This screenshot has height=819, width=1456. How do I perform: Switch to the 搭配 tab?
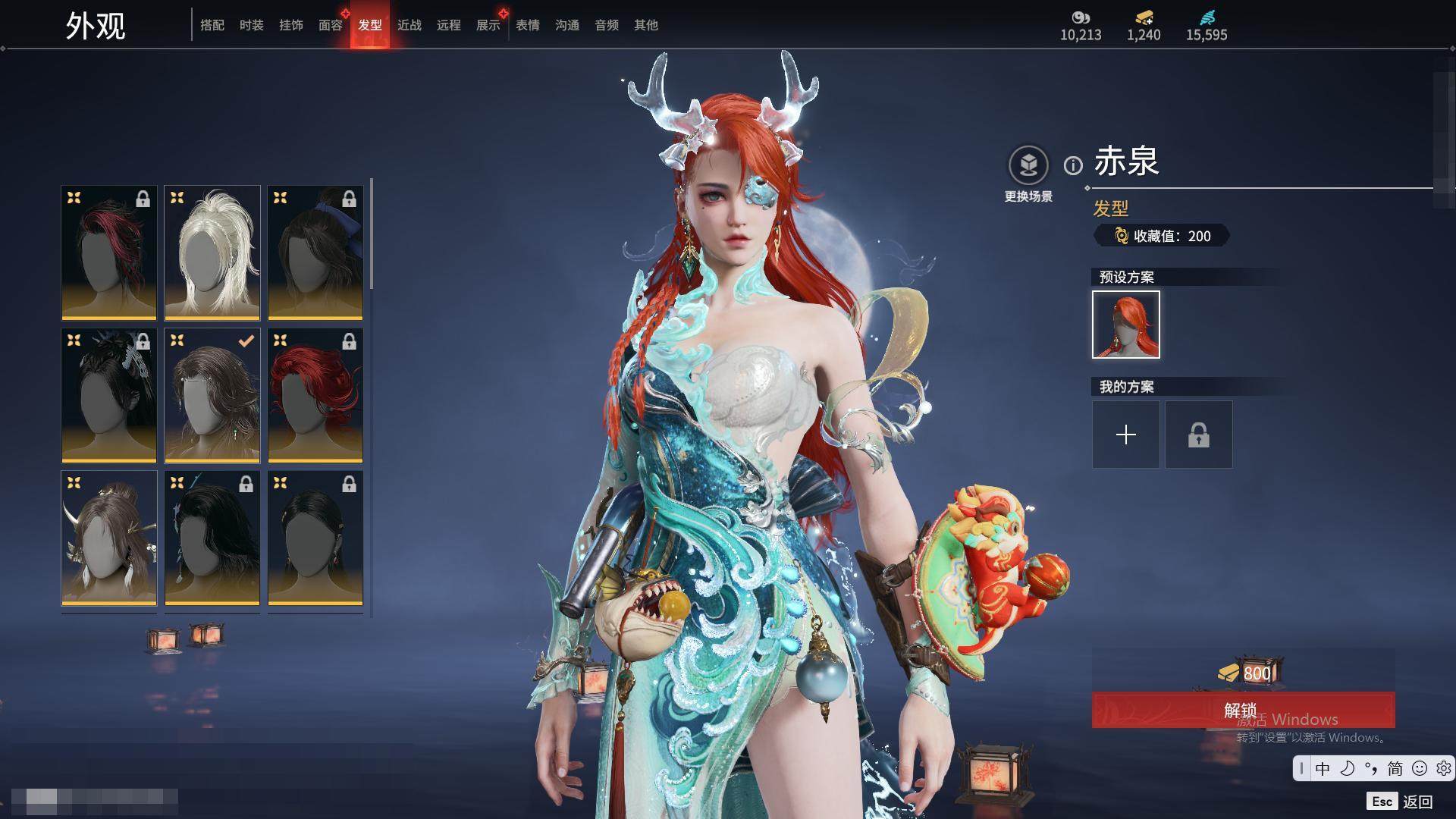click(212, 25)
